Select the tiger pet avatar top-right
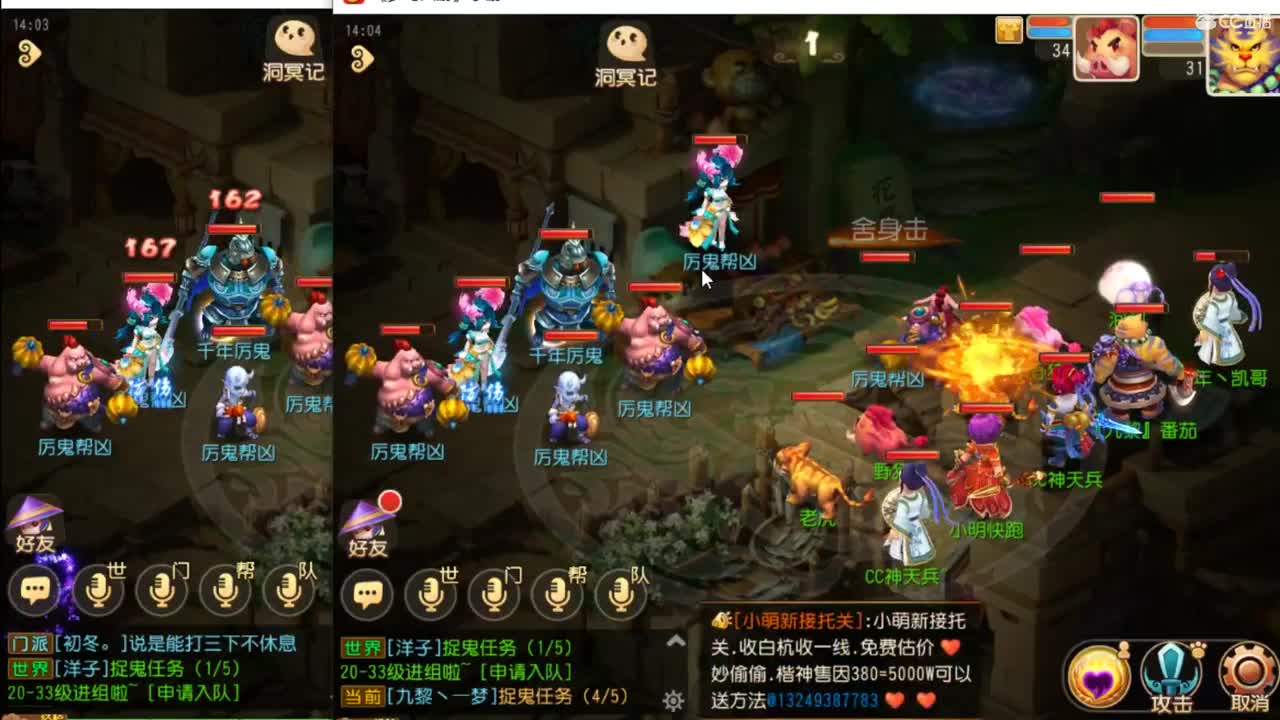The height and width of the screenshot is (720, 1280). [x=1245, y=58]
